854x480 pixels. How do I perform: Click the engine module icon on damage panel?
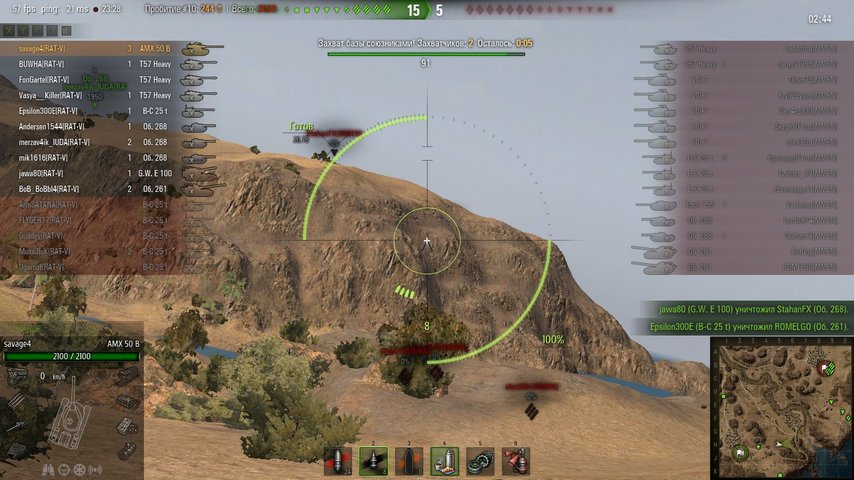tap(17, 376)
